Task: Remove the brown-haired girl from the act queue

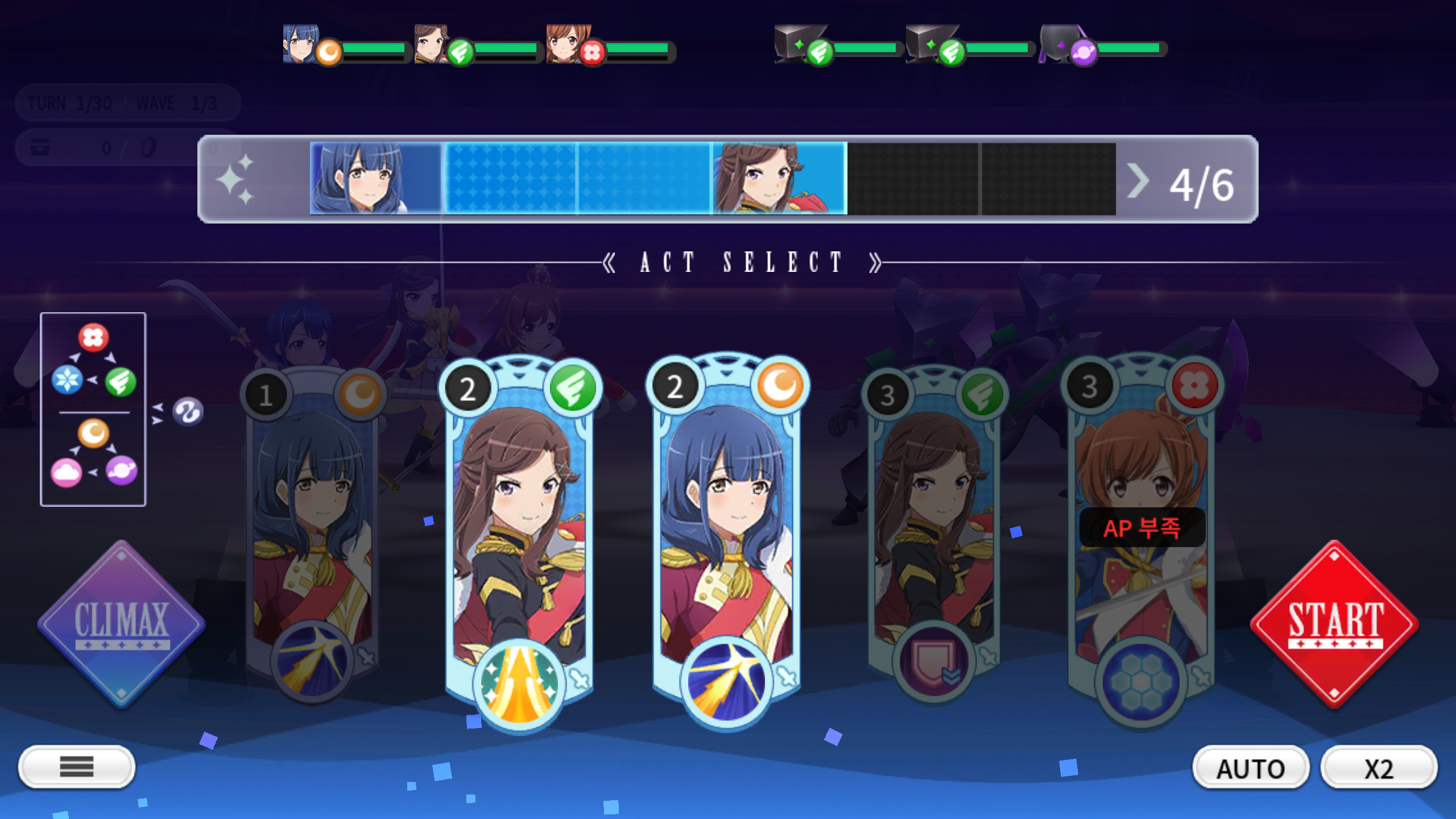Action: coord(779,179)
